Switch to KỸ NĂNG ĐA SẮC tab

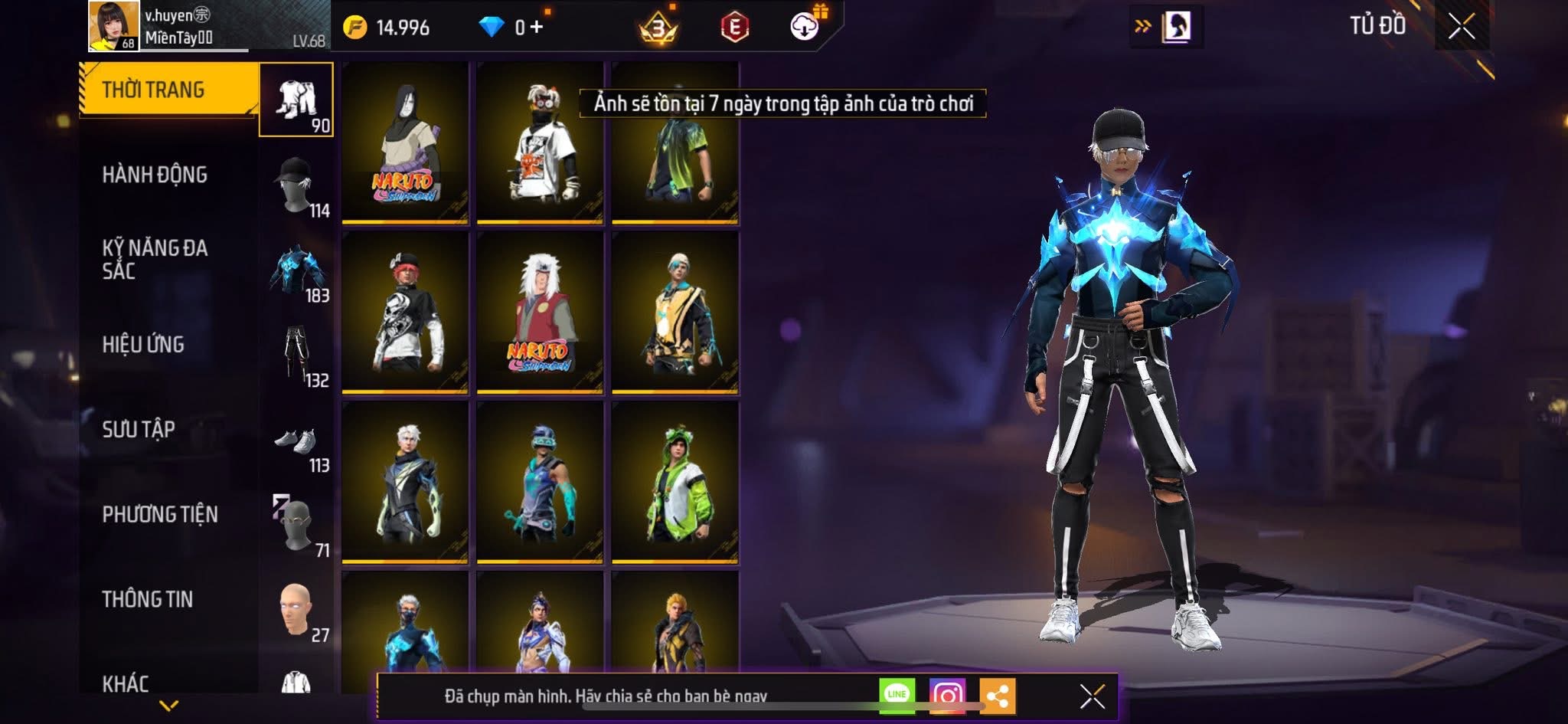[x=155, y=259]
